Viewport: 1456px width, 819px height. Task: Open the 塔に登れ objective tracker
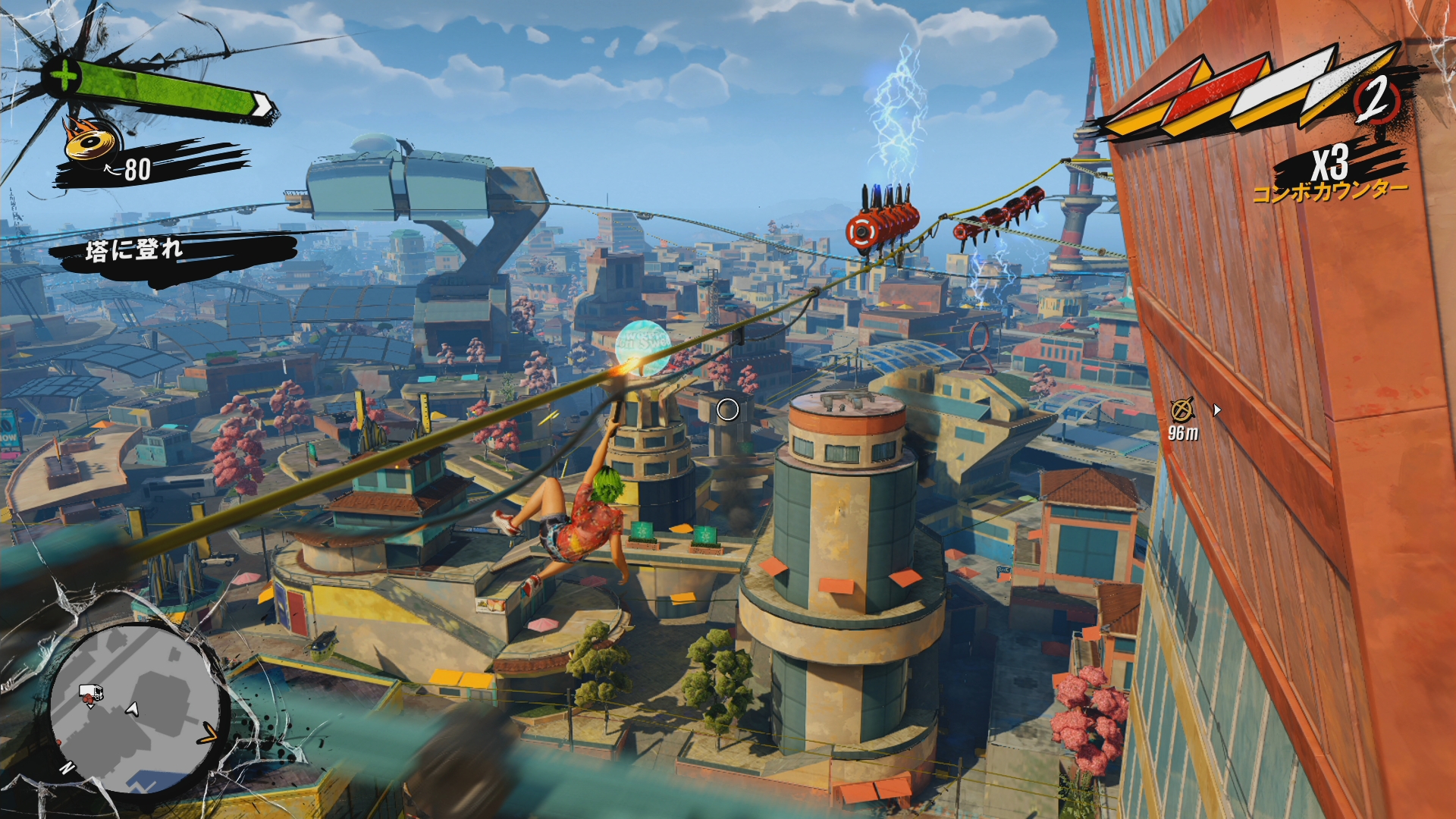tap(135, 249)
